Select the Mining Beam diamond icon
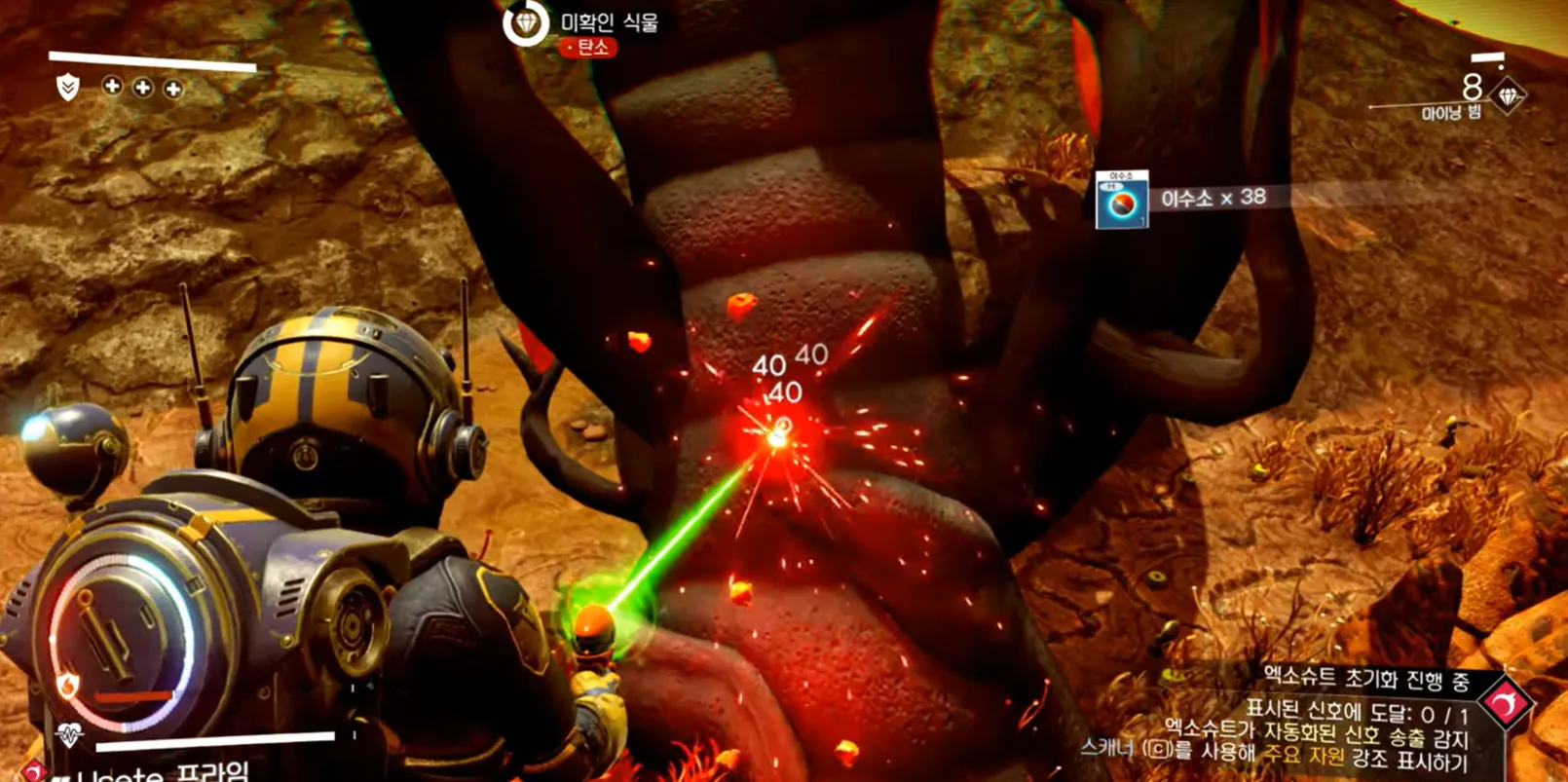Screen dimensions: 1568x782 coord(1509,95)
